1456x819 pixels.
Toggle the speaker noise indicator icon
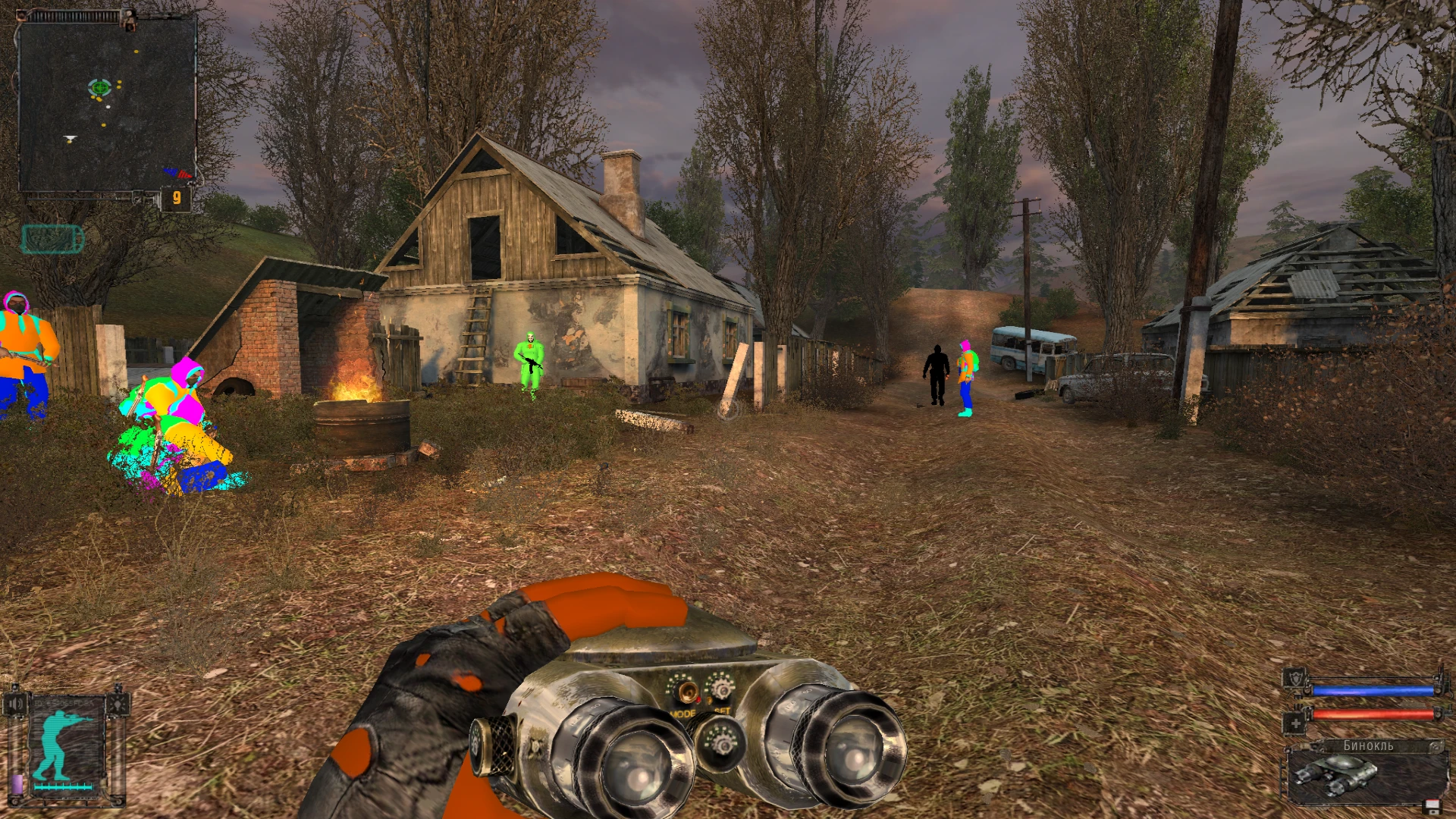click(x=16, y=704)
